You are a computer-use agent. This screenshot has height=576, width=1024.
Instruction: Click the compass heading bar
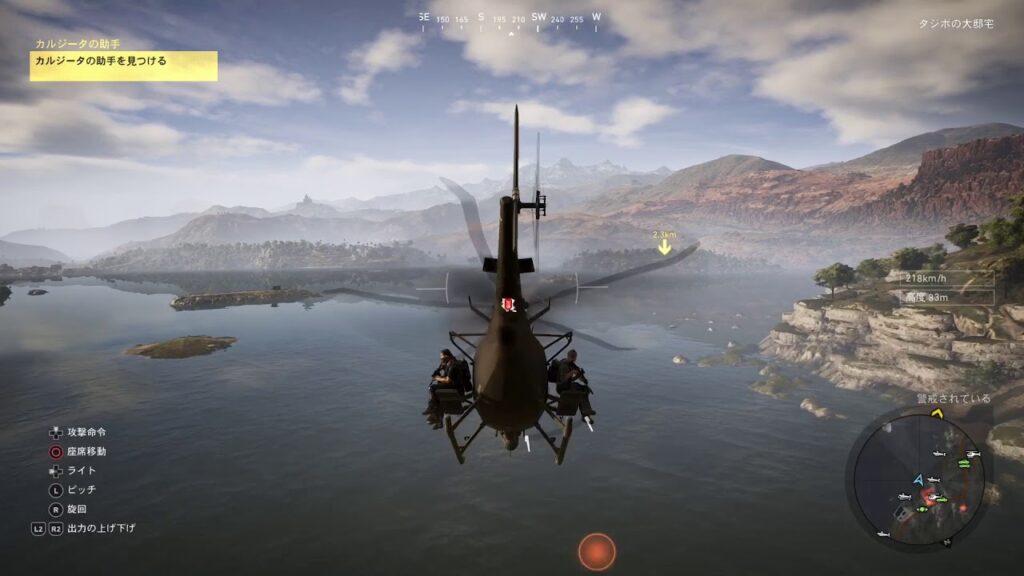[x=511, y=18]
